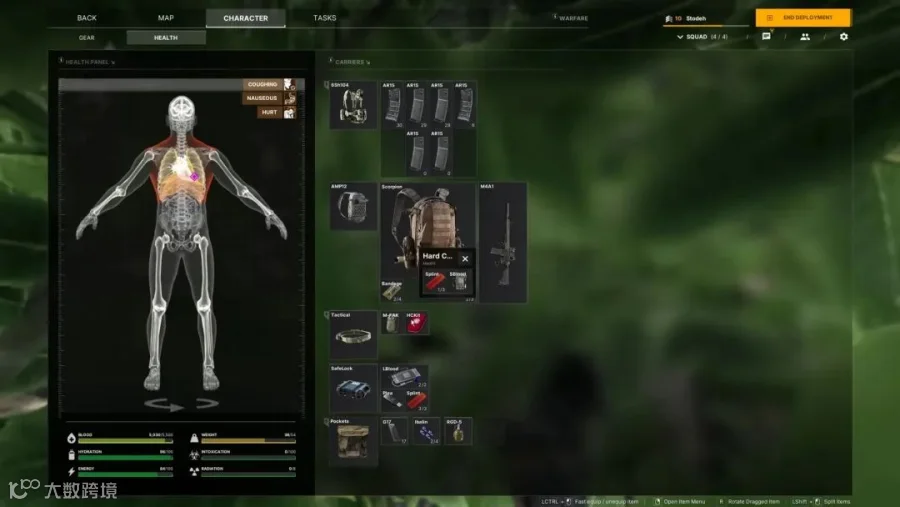900x507 pixels.
Task: Select the M4A1 rifle slot
Action: tap(502, 241)
